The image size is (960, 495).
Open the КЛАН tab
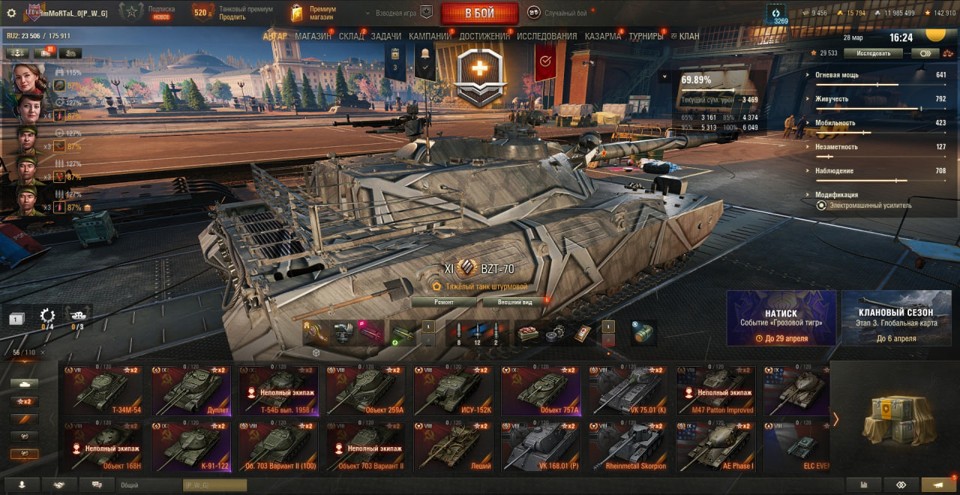[689, 36]
